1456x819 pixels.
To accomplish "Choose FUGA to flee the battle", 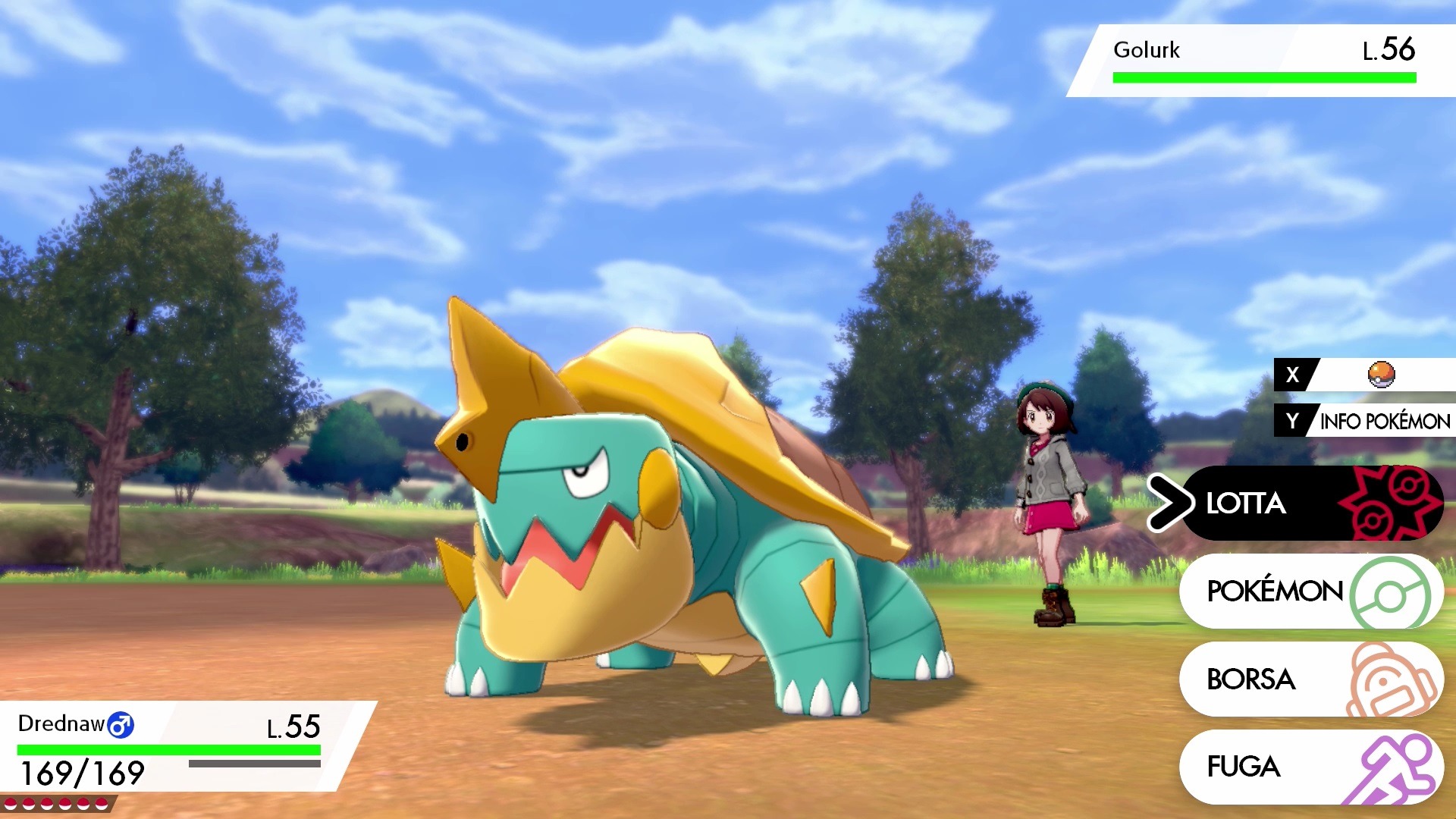I will 1310,767.
